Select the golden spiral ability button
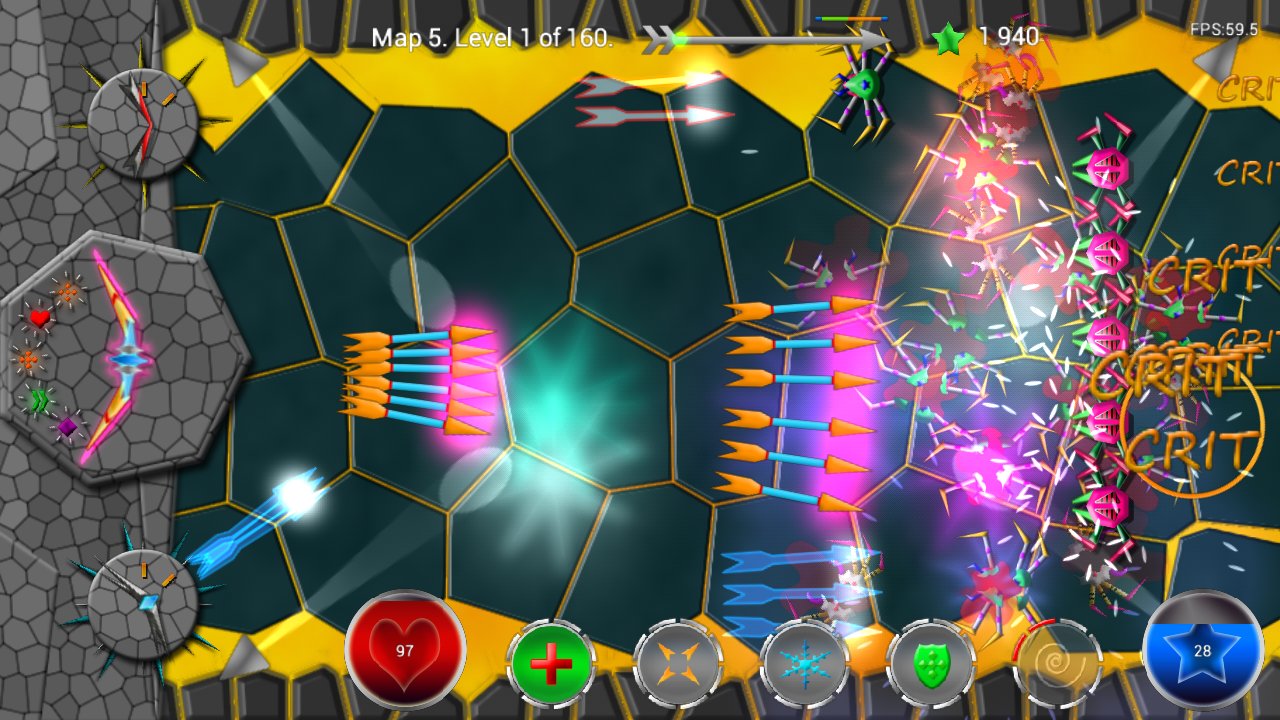This screenshot has width=1280, height=720. click(1057, 664)
